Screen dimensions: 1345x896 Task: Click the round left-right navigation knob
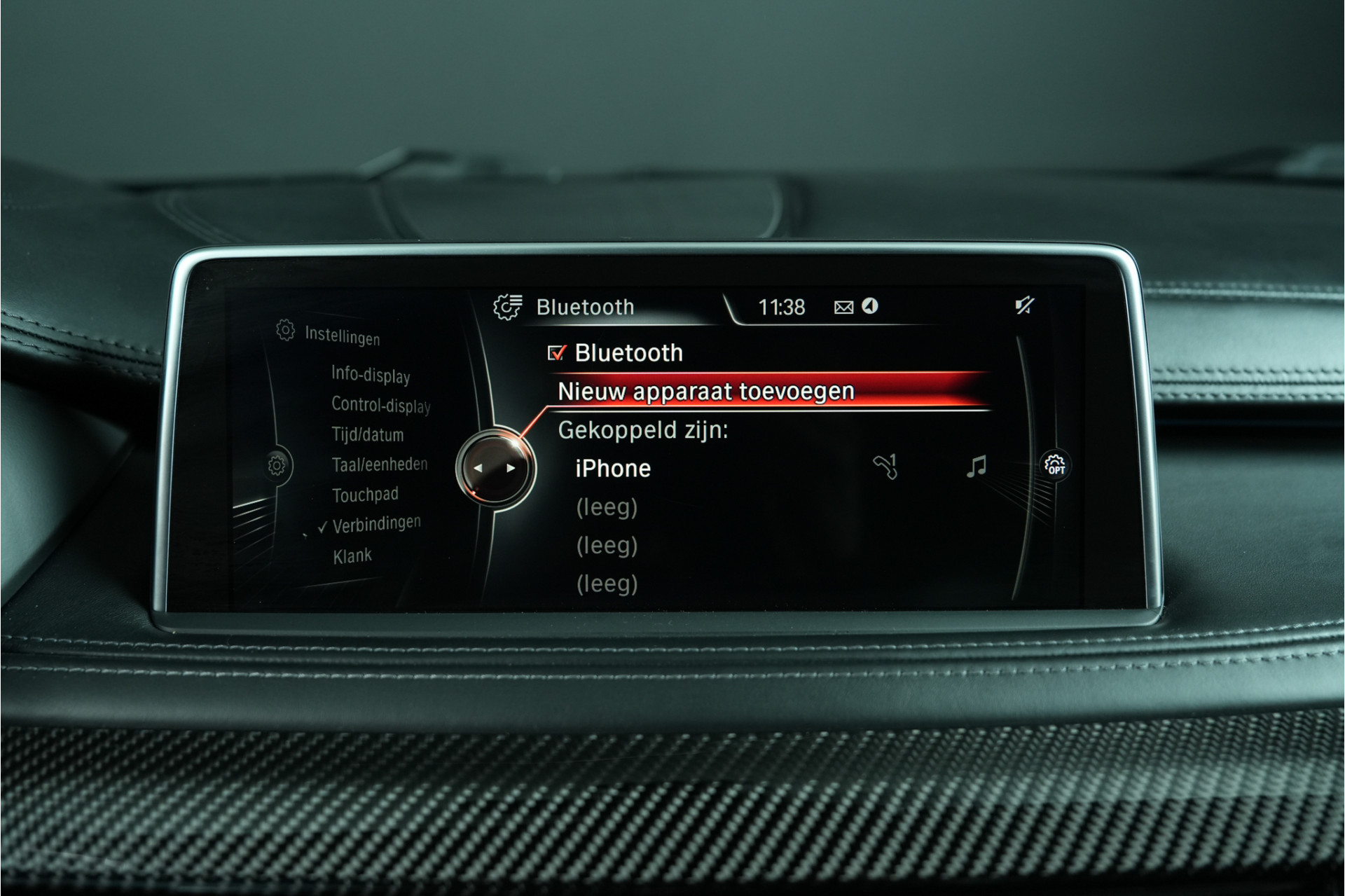495,468
